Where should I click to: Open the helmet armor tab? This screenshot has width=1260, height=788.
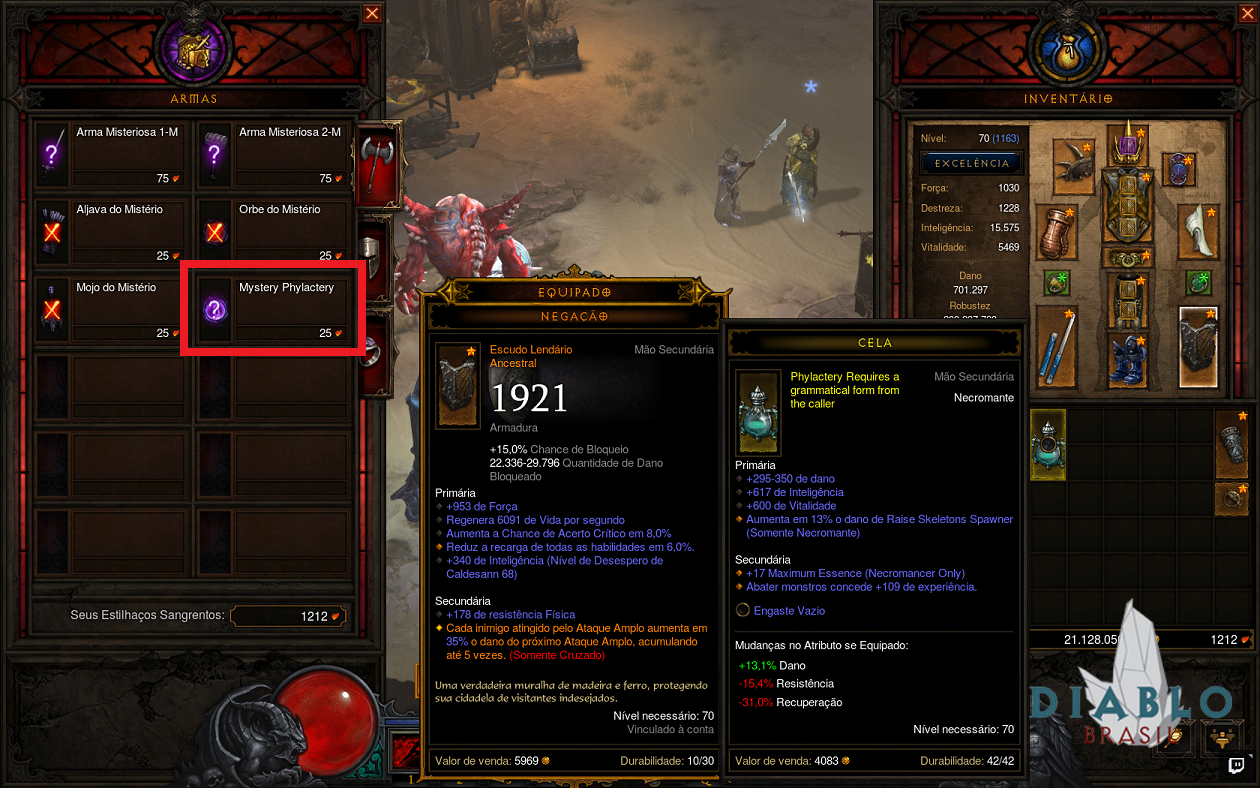coord(372,260)
